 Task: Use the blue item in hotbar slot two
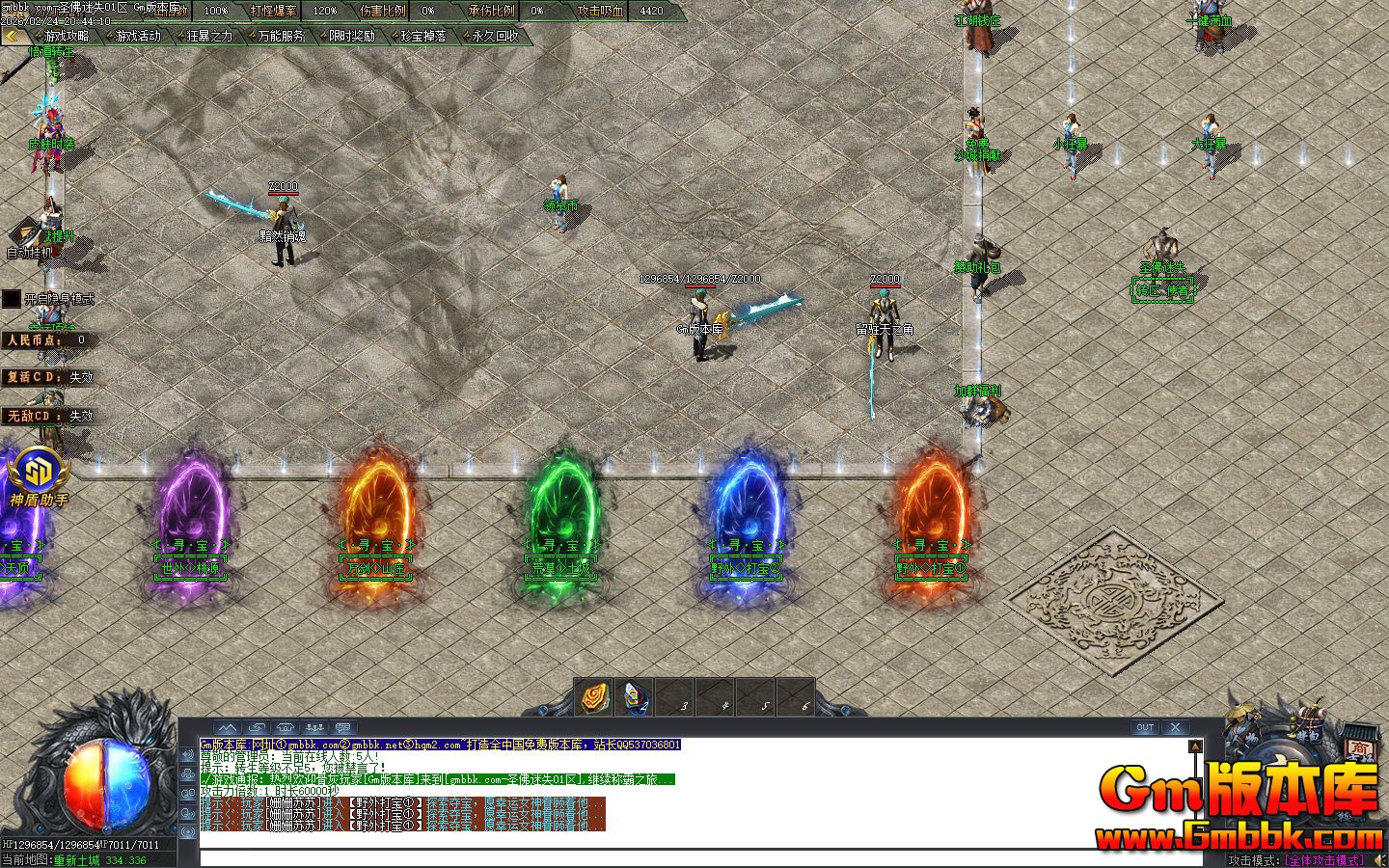(634, 696)
